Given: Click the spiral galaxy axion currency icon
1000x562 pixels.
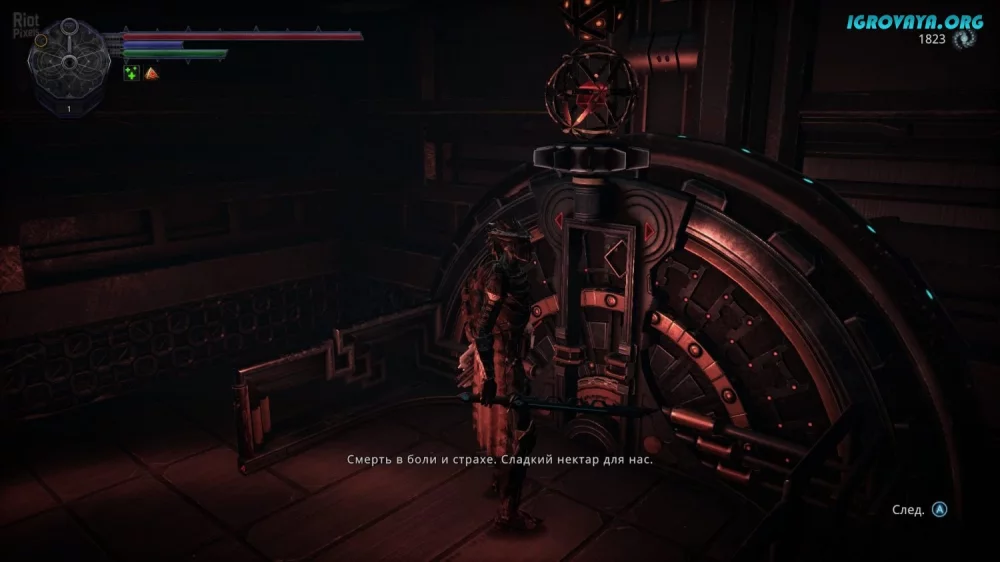Looking at the screenshot, I should click(x=965, y=39).
